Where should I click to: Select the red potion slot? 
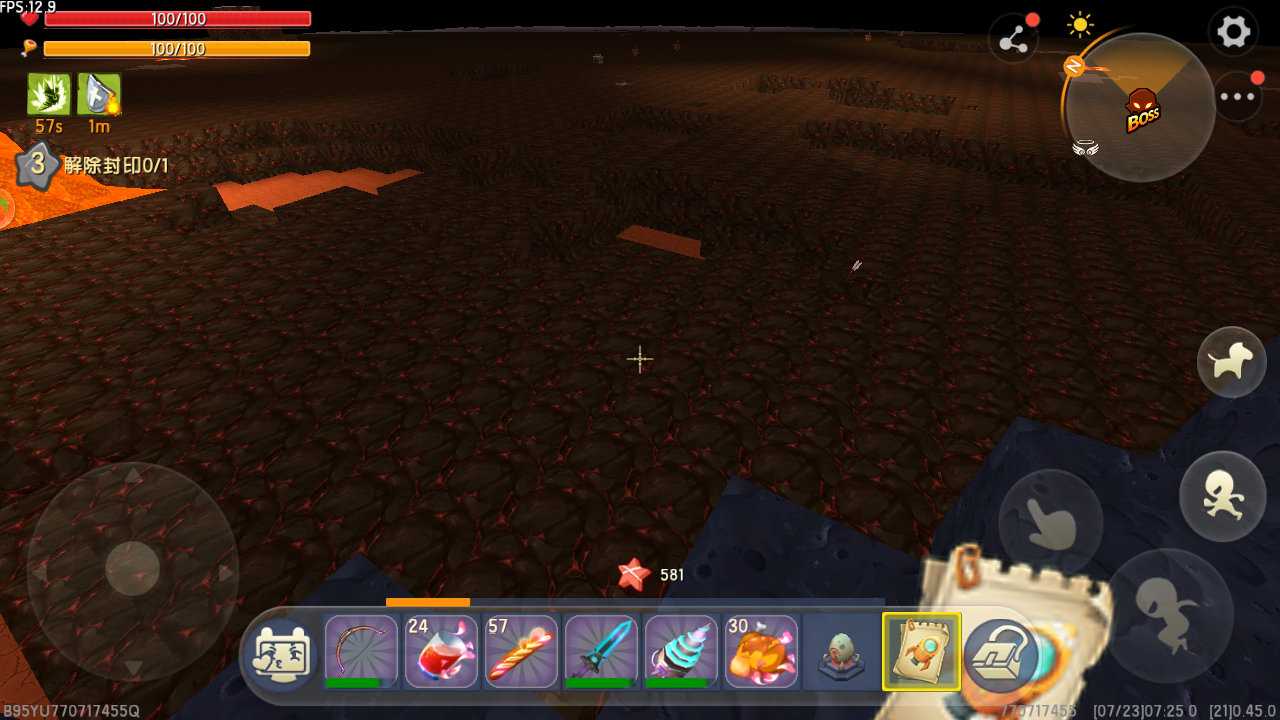[441, 651]
